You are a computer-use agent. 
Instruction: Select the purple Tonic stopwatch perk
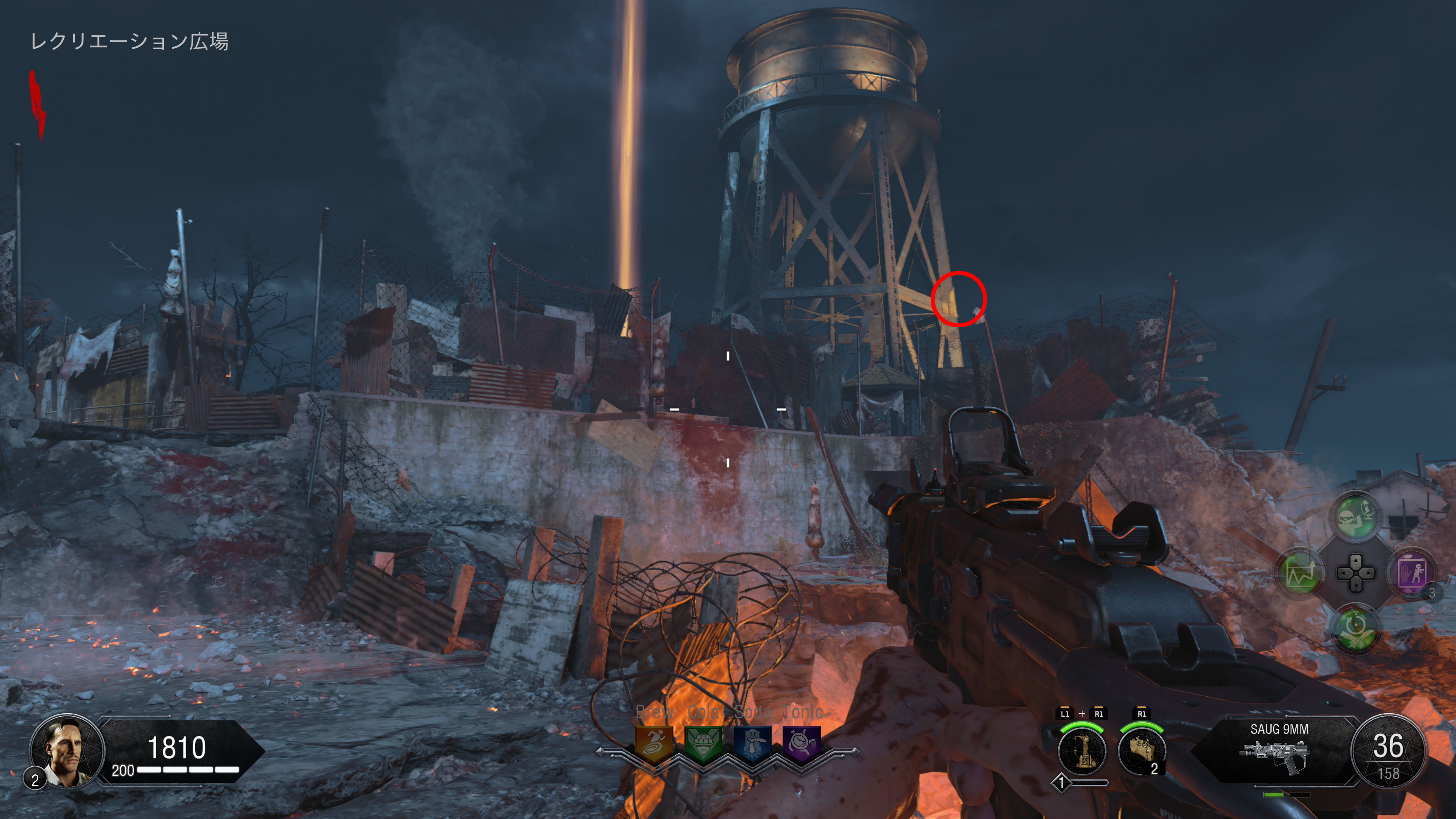click(x=801, y=743)
